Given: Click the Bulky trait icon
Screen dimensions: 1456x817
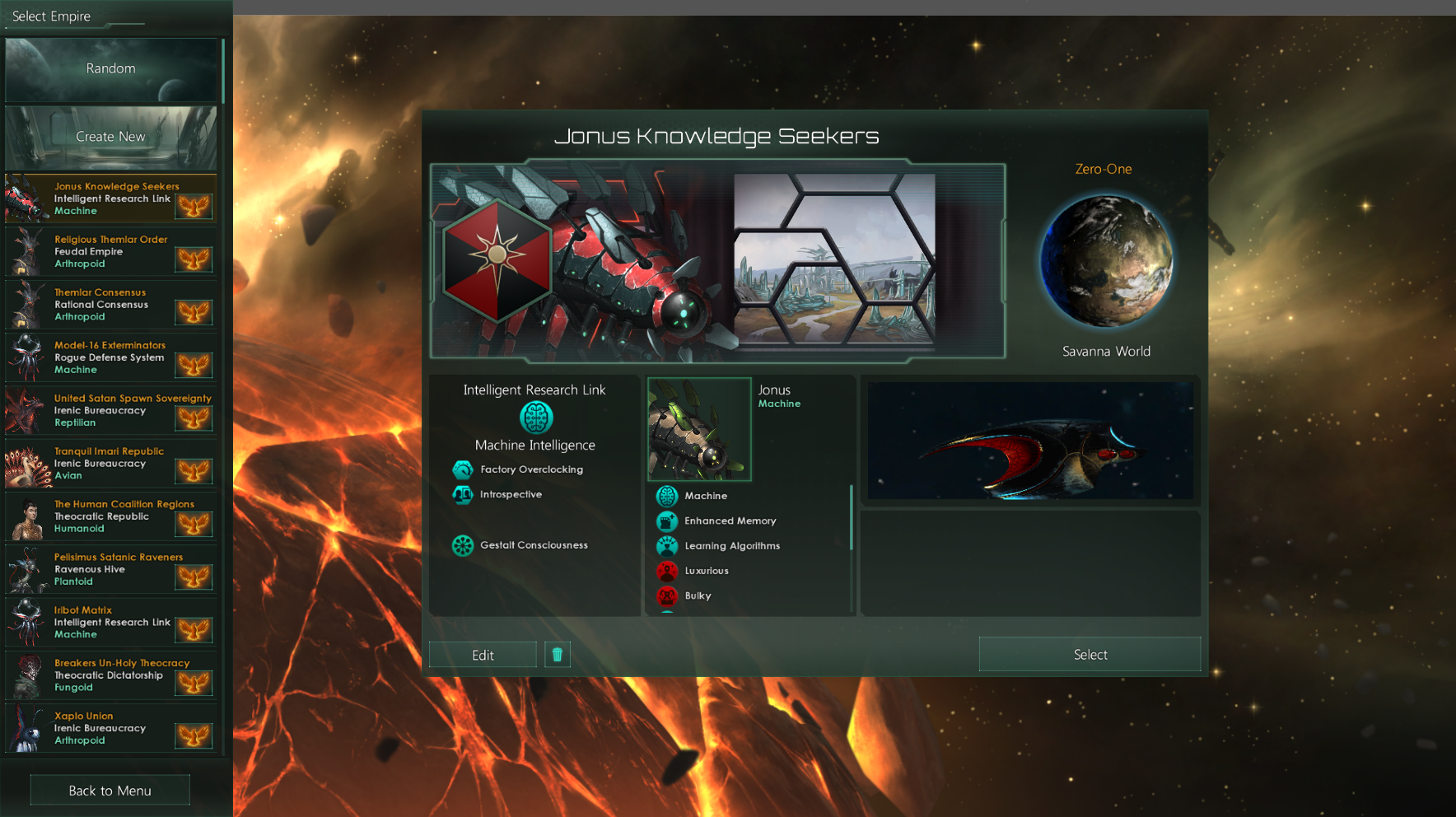Looking at the screenshot, I should tap(667, 595).
